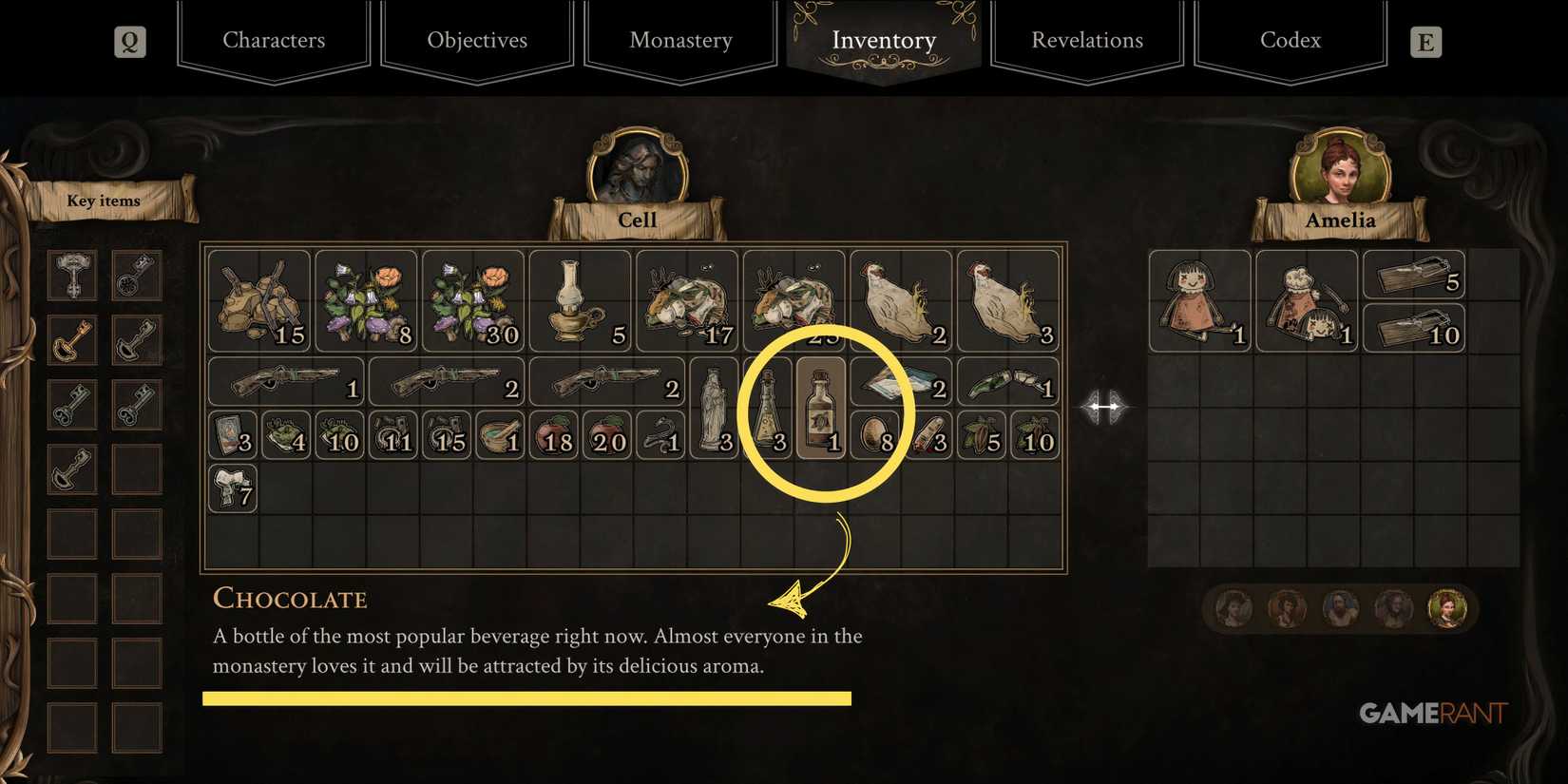1568x784 pixels.
Task: Switch to the Revelations tab
Action: [1087, 40]
